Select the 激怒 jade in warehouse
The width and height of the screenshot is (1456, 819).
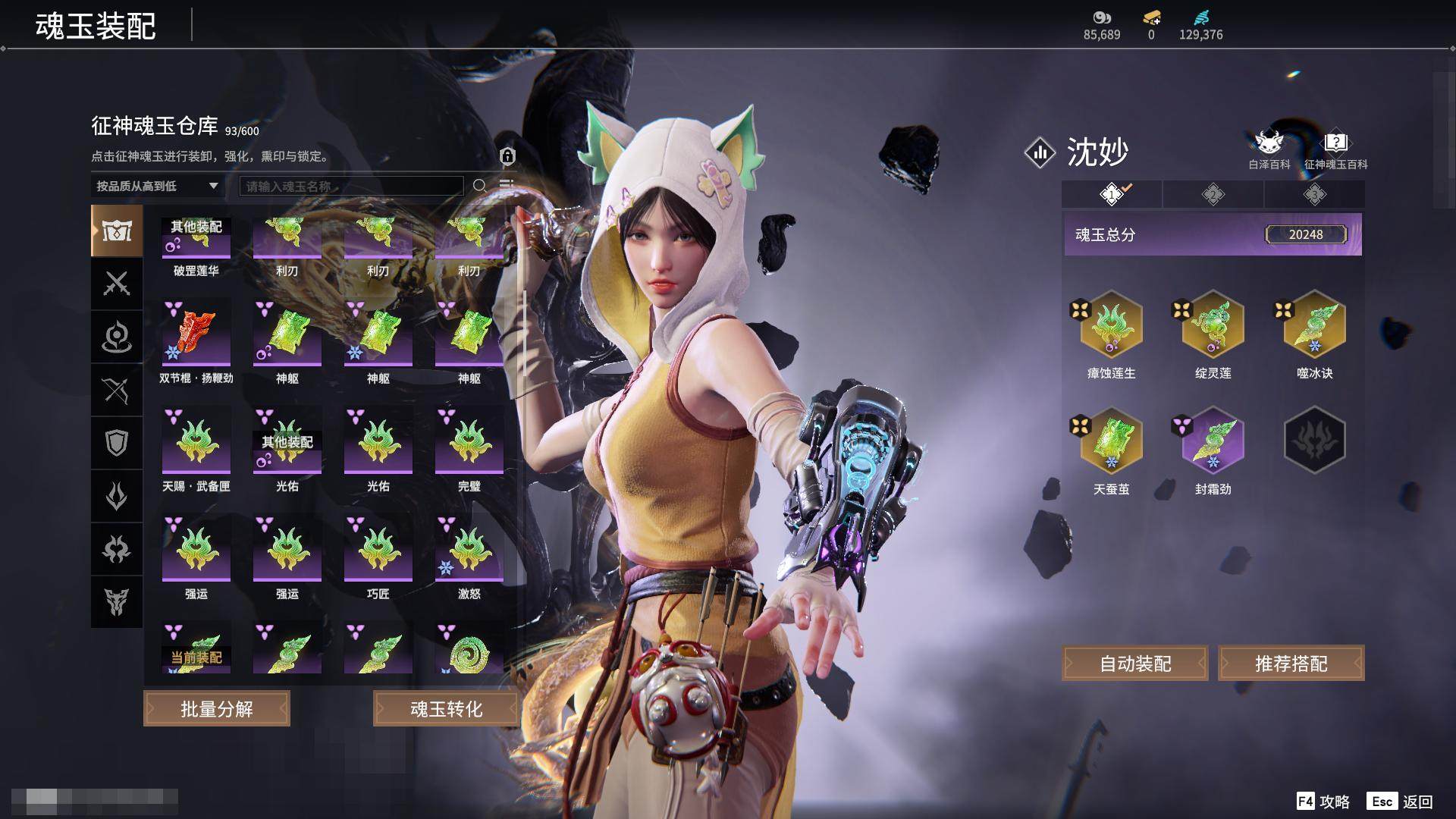point(469,549)
